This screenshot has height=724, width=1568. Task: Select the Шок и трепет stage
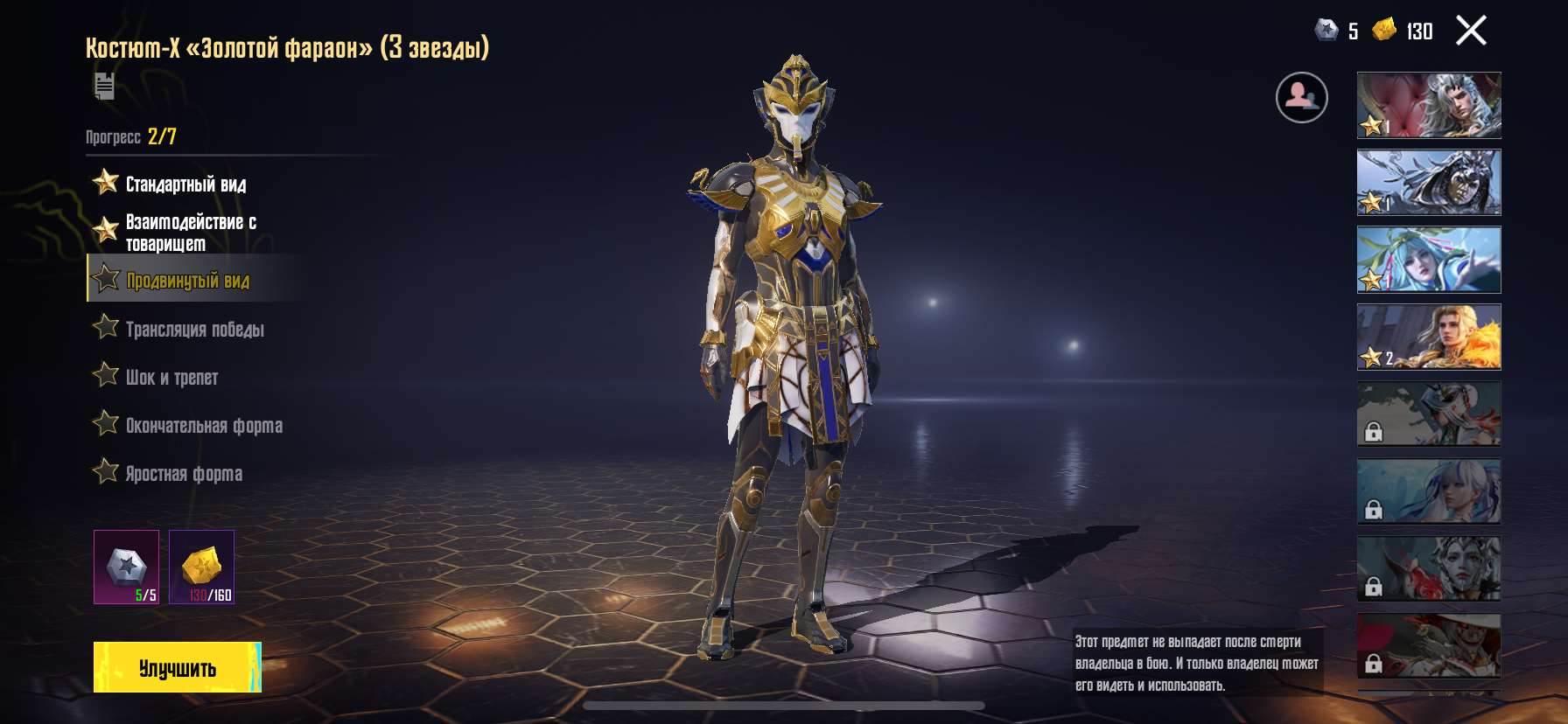click(x=171, y=377)
